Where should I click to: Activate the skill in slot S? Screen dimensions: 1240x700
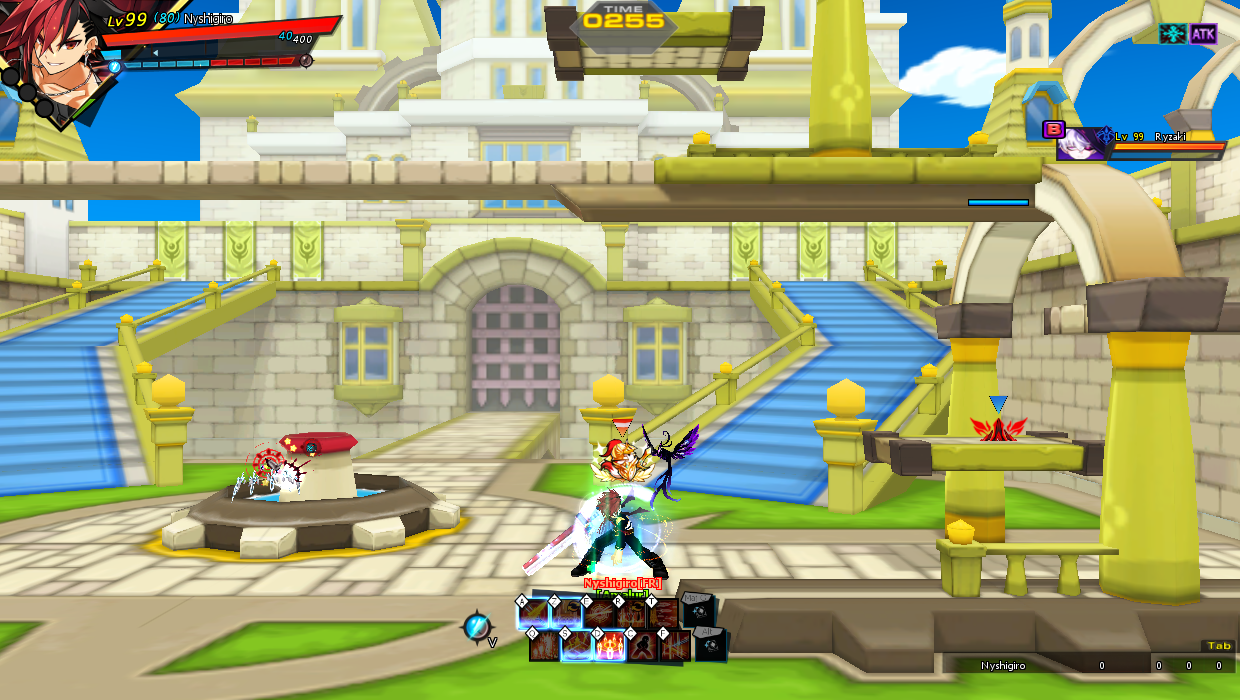(578, 646)
